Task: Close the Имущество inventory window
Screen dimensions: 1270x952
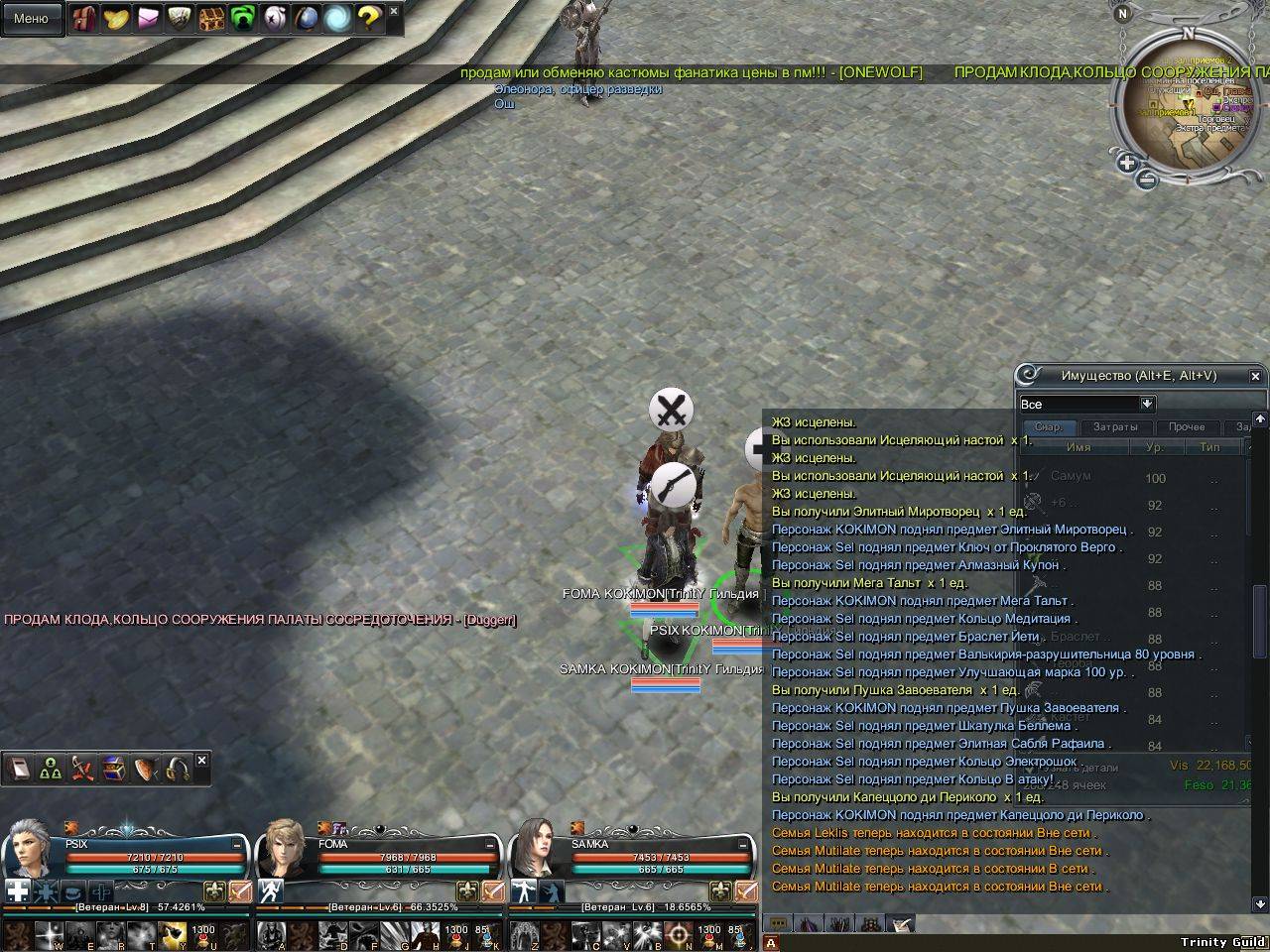Action: coord(1255,377)
